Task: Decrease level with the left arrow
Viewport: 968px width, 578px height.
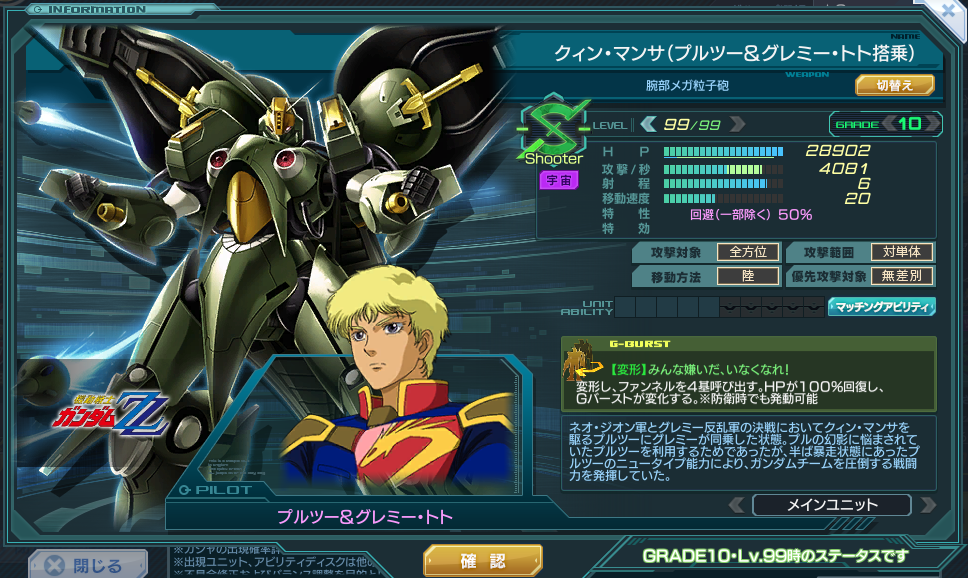Action: pos(649,124)
